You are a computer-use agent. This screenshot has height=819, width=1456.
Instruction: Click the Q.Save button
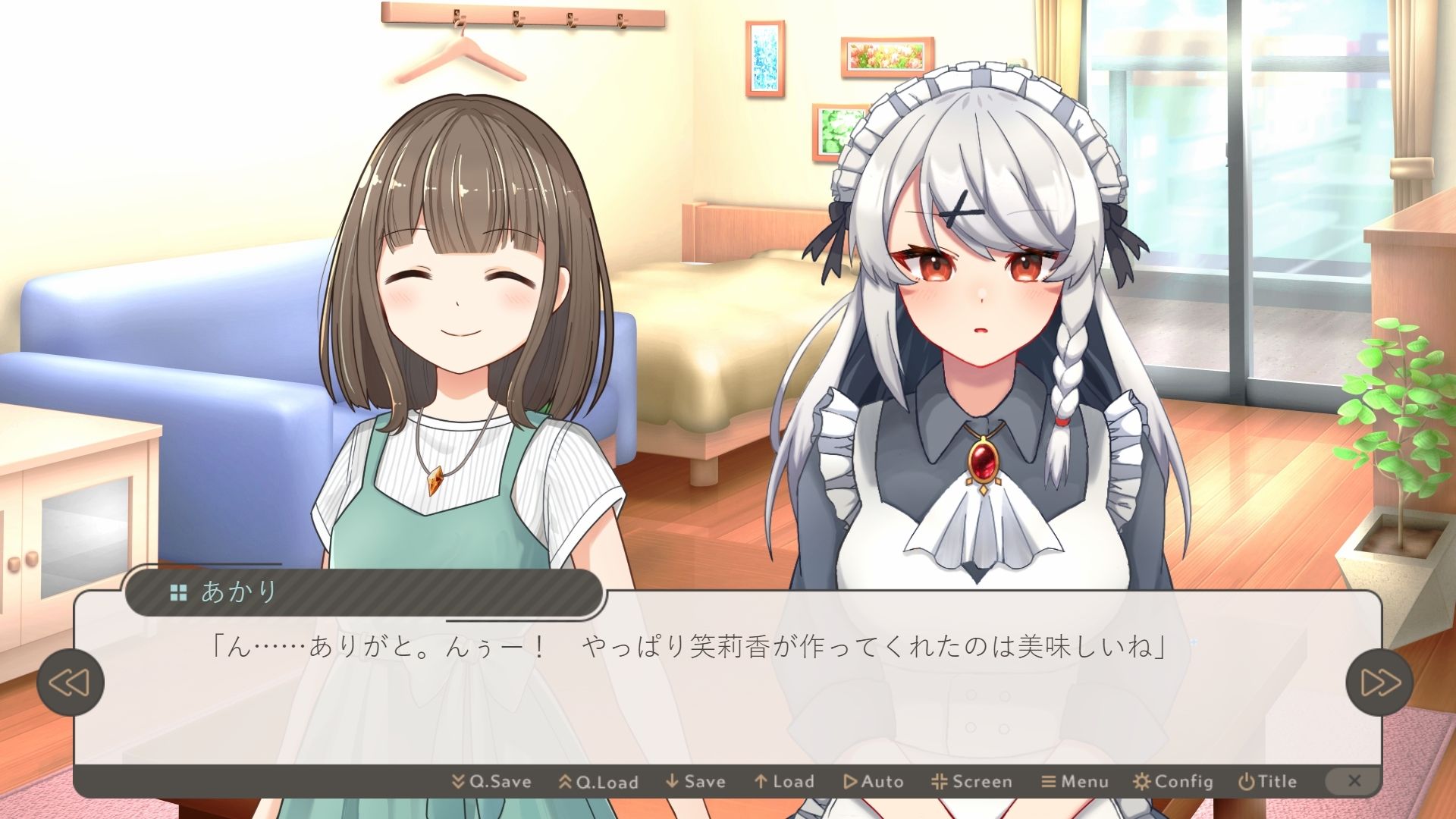tap(491, 781)
